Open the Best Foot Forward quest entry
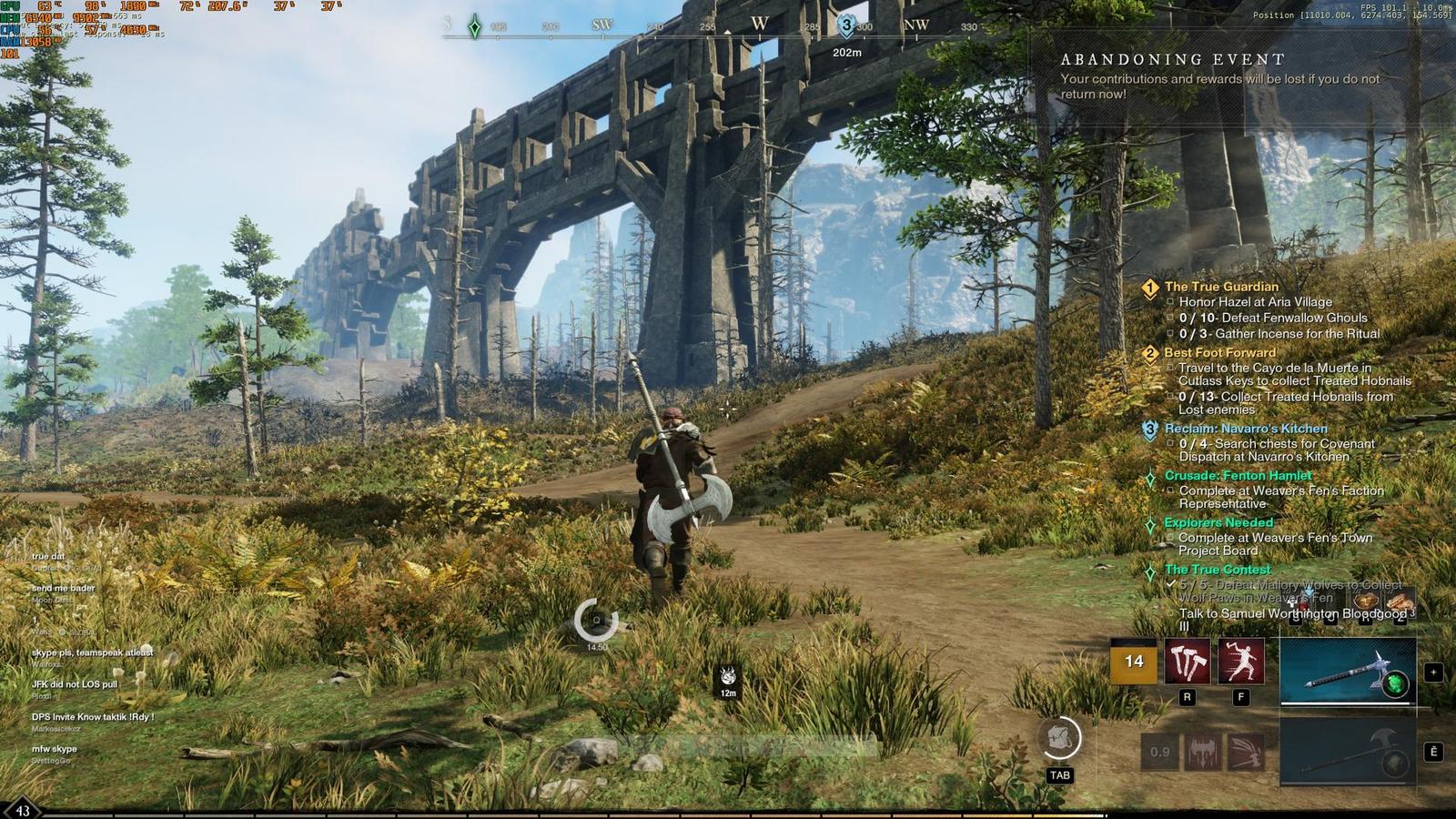 pyautogui.click(x=1219, y=353)
